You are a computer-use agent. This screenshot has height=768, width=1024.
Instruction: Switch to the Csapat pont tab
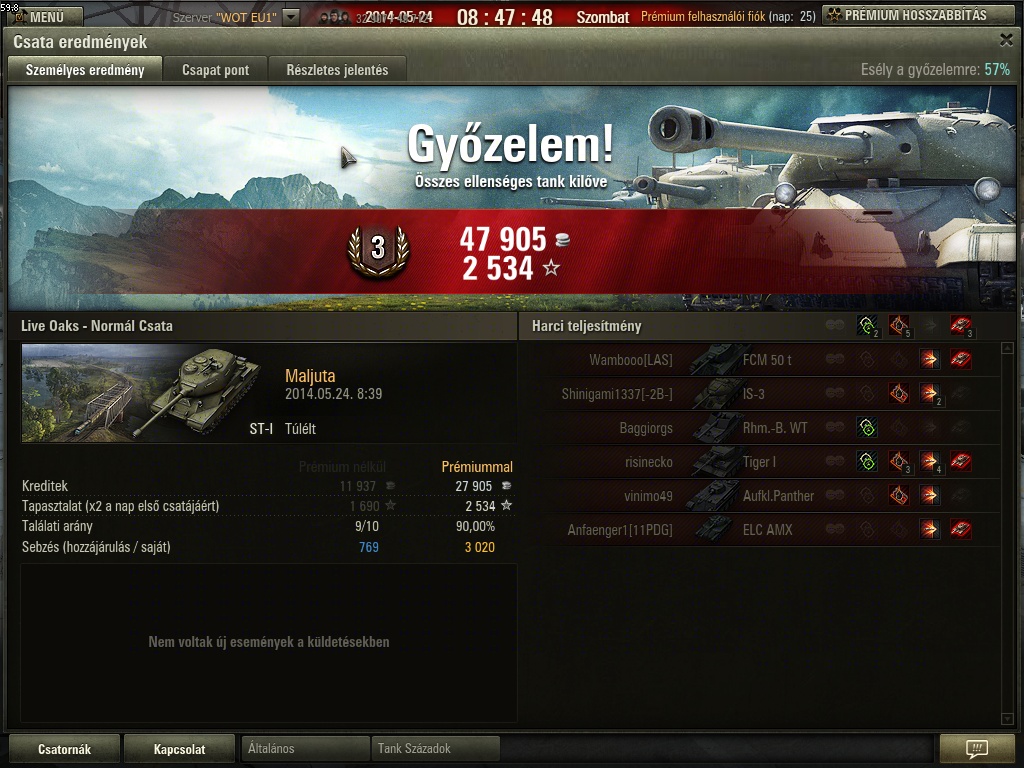pos(215,70)
